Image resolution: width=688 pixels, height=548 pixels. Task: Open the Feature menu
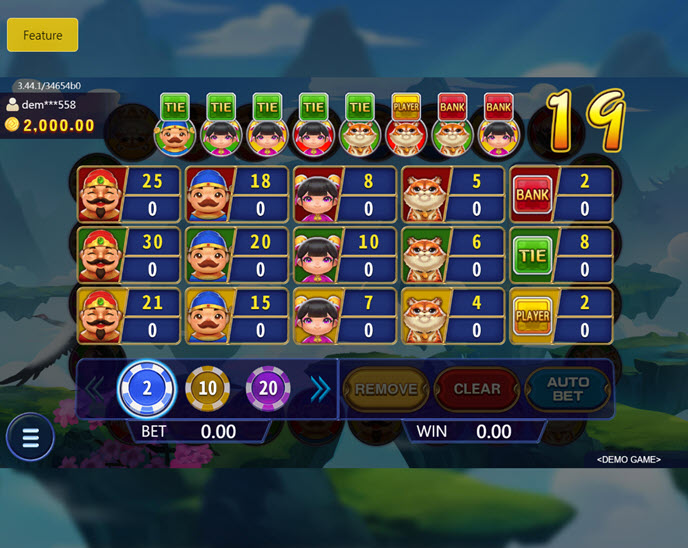point(42,35)
